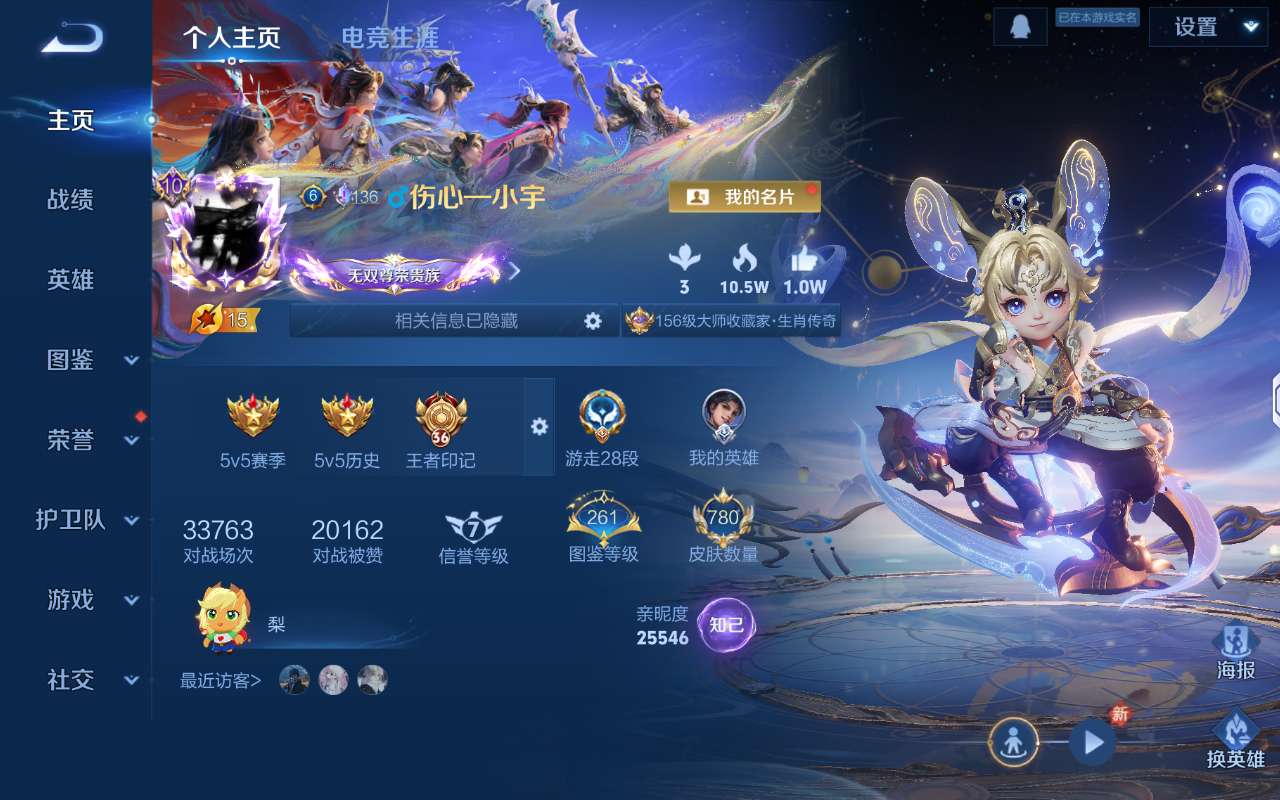The width and height of the screenshot is (1280, 800).
Task: Tap the 换英雄 button
Action: coord(1235,740)
